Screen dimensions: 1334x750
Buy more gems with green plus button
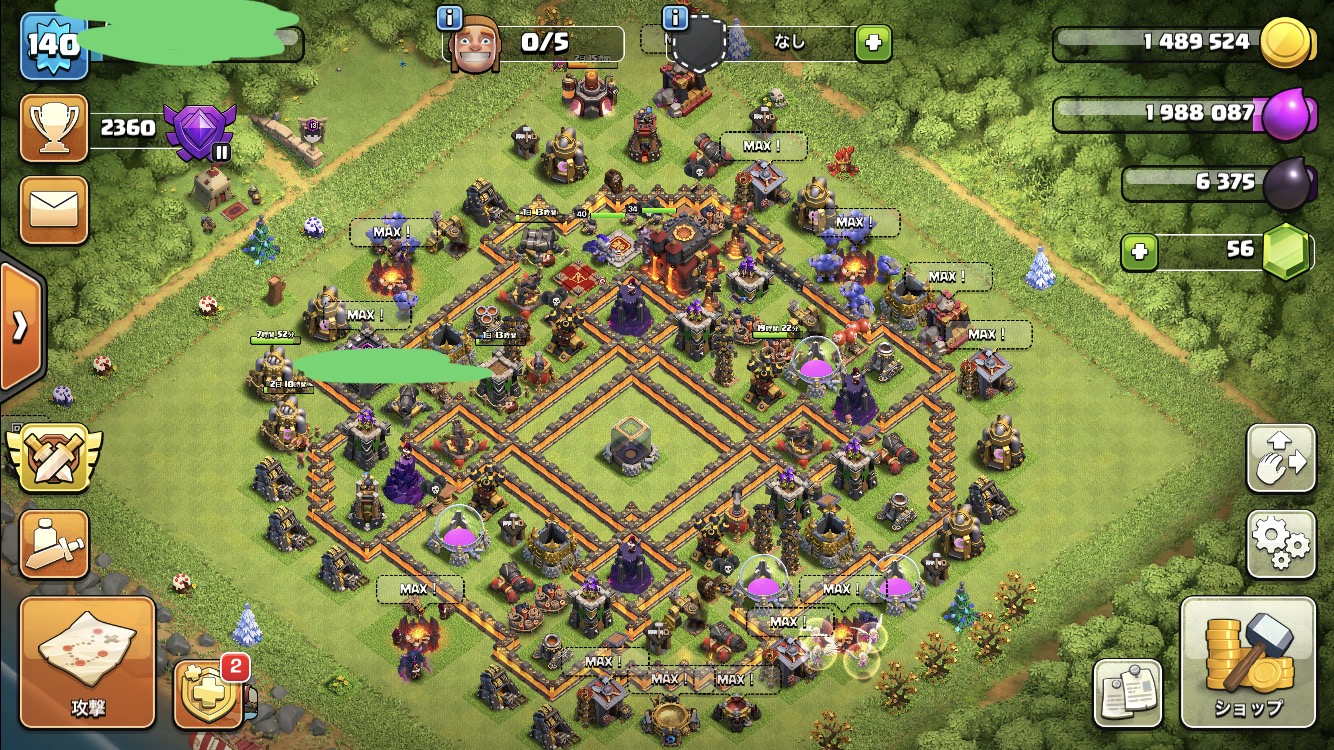(1138, 252)
